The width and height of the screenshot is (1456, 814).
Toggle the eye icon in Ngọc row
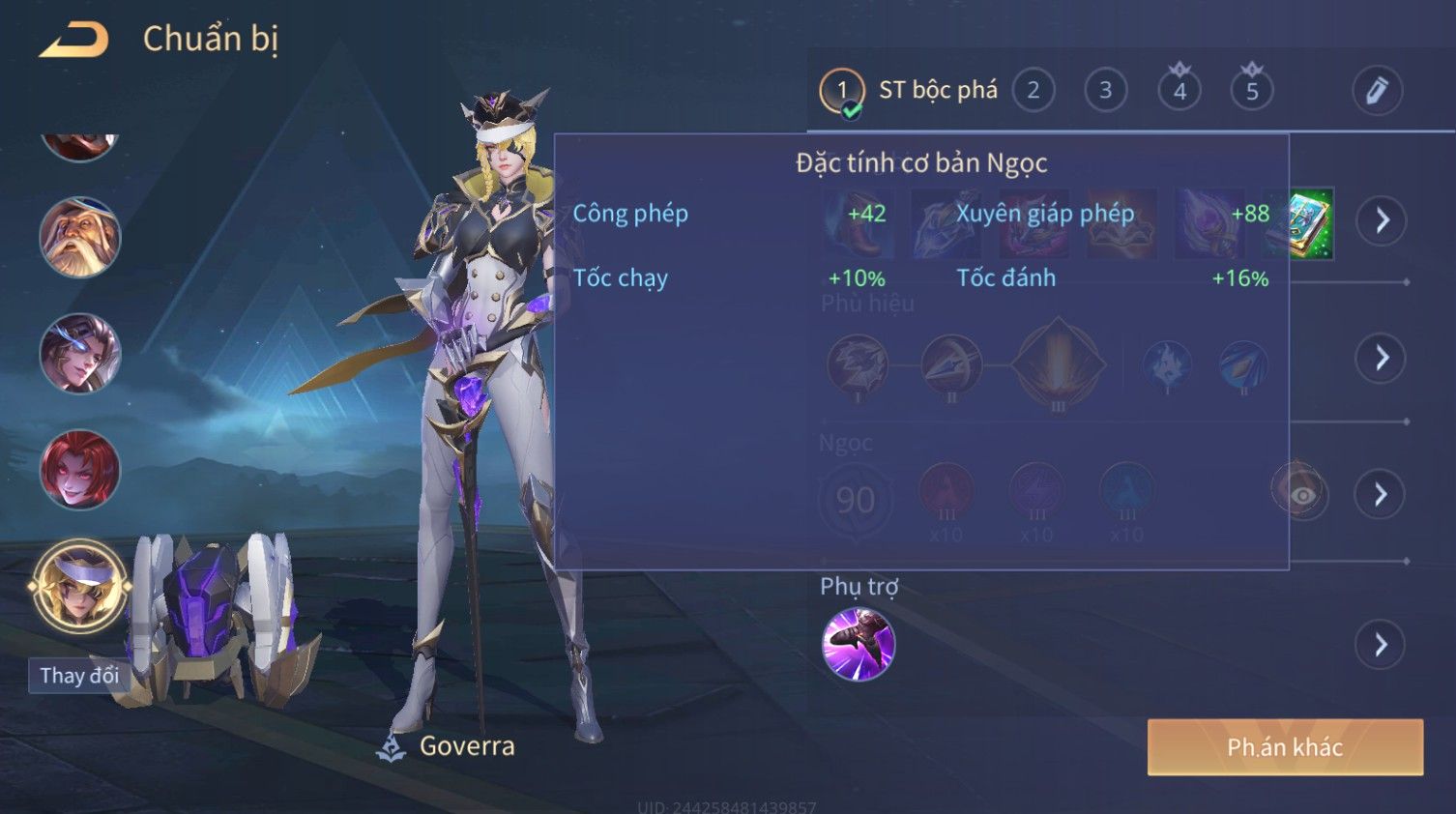tap(1301, 495)
